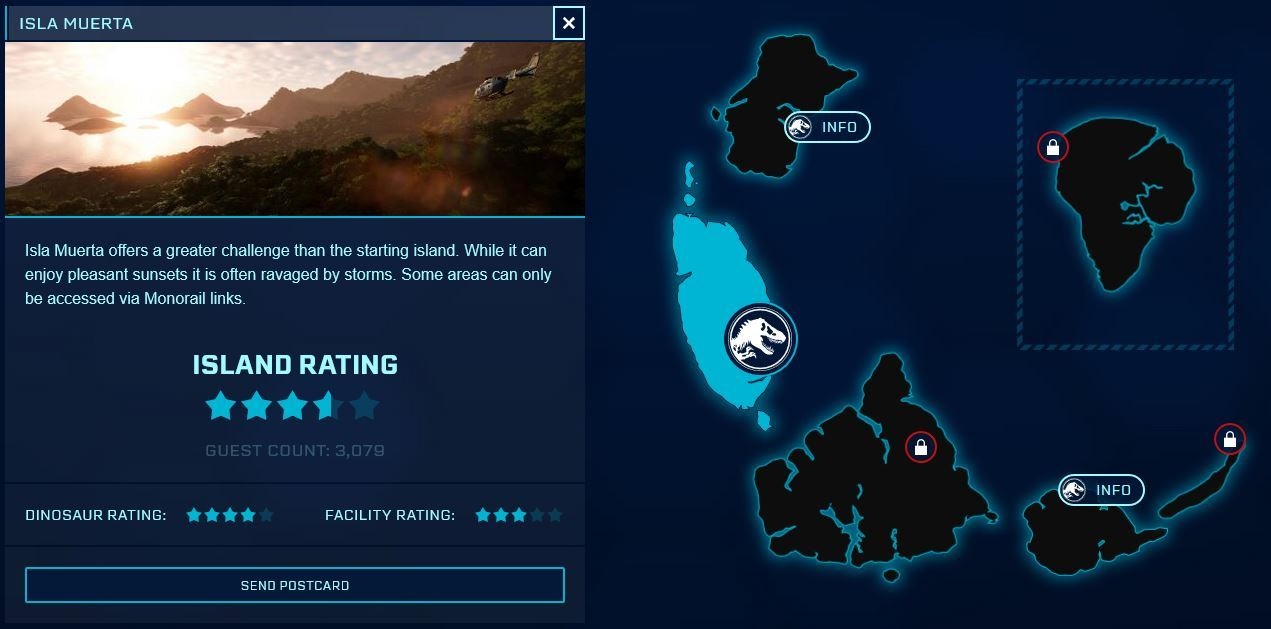Screen dimensions: 1271x629
Task: Send a postcard from Isla Muerta
Action: point(295,585)
